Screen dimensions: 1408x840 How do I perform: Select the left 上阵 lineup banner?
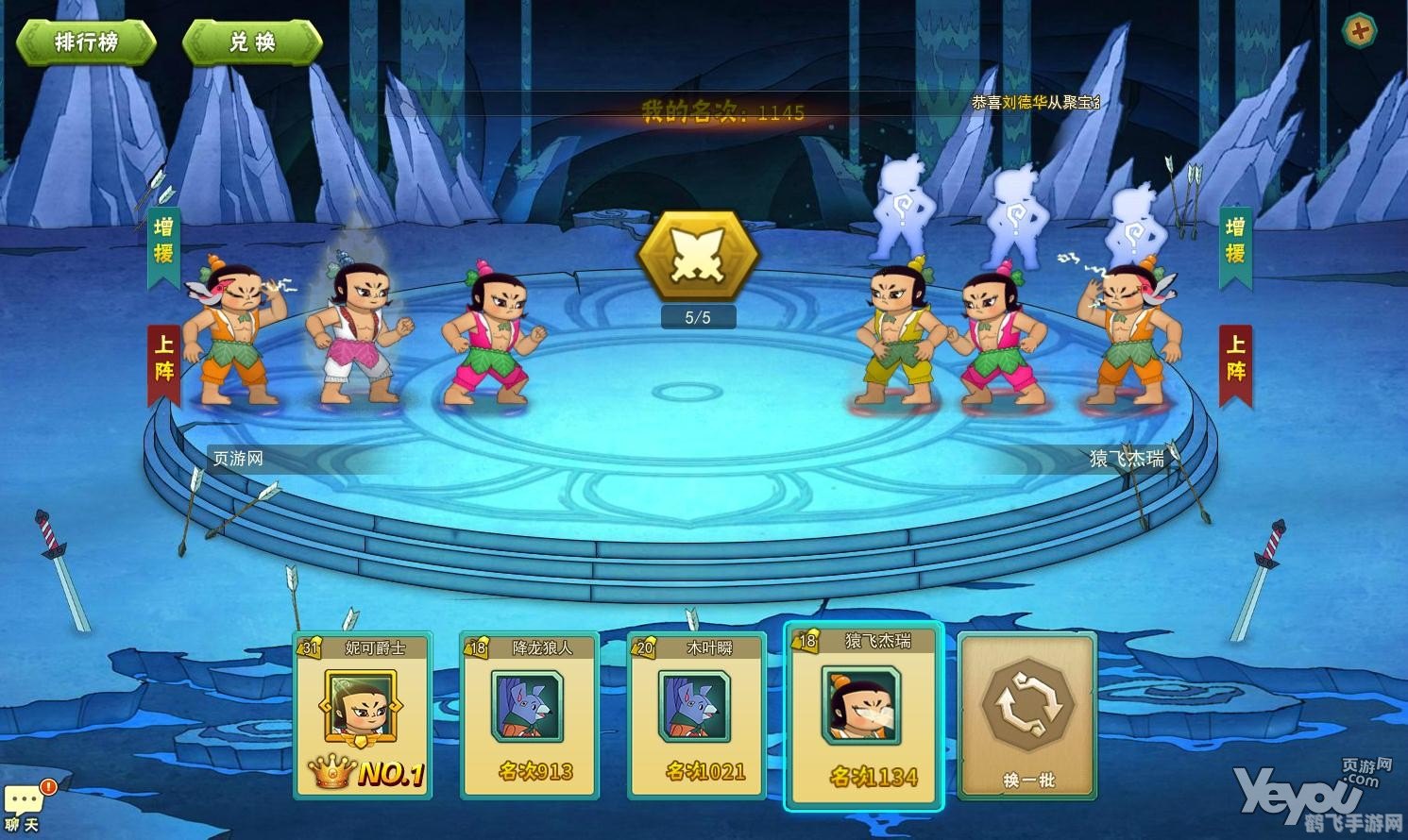point(163,364)
